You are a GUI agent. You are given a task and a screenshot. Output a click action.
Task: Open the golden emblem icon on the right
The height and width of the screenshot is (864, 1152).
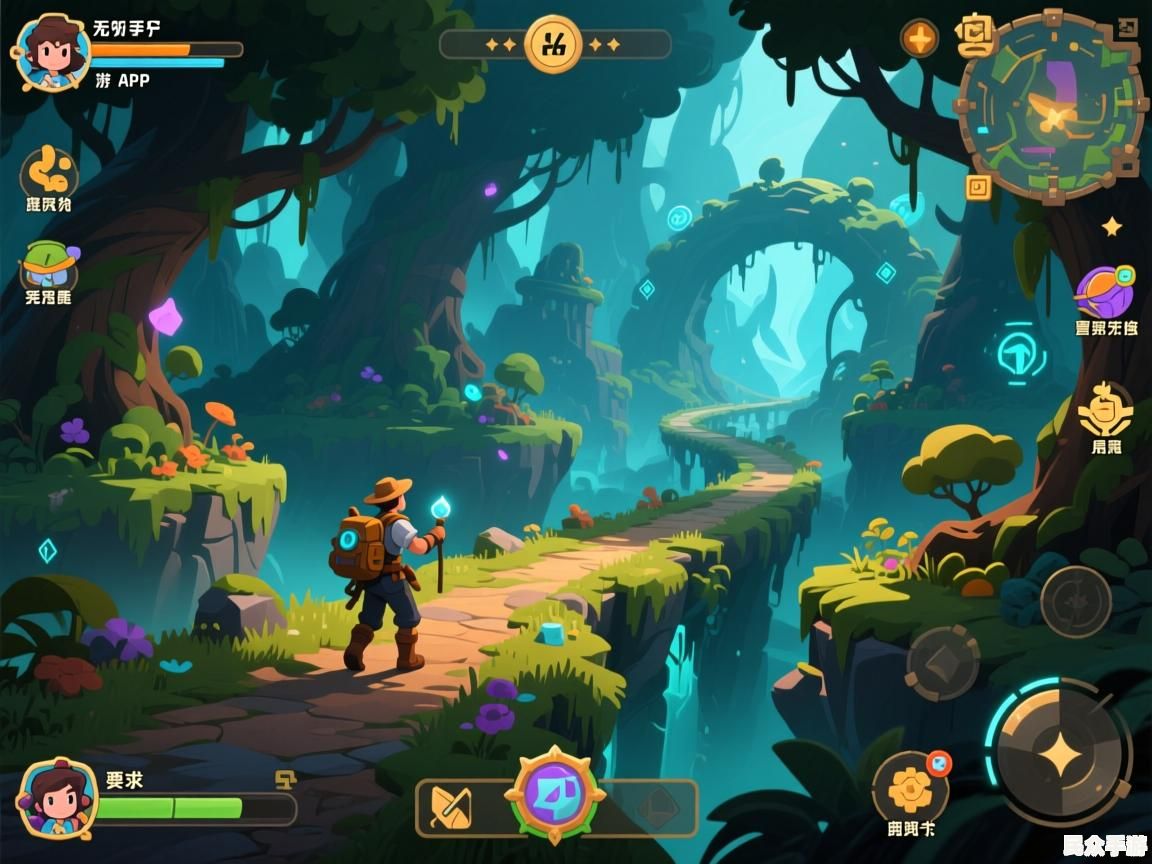(x=1105, y=410)
